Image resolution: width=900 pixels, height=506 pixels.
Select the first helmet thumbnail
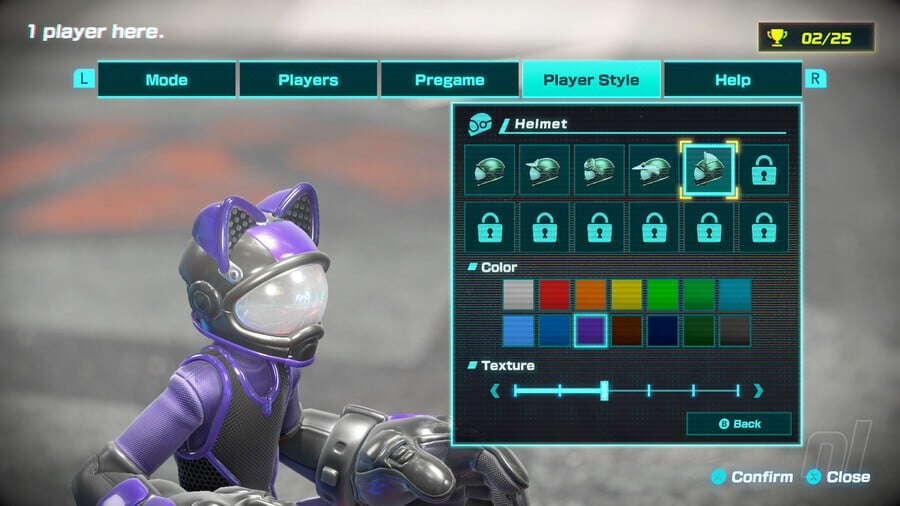click(490, 170)
